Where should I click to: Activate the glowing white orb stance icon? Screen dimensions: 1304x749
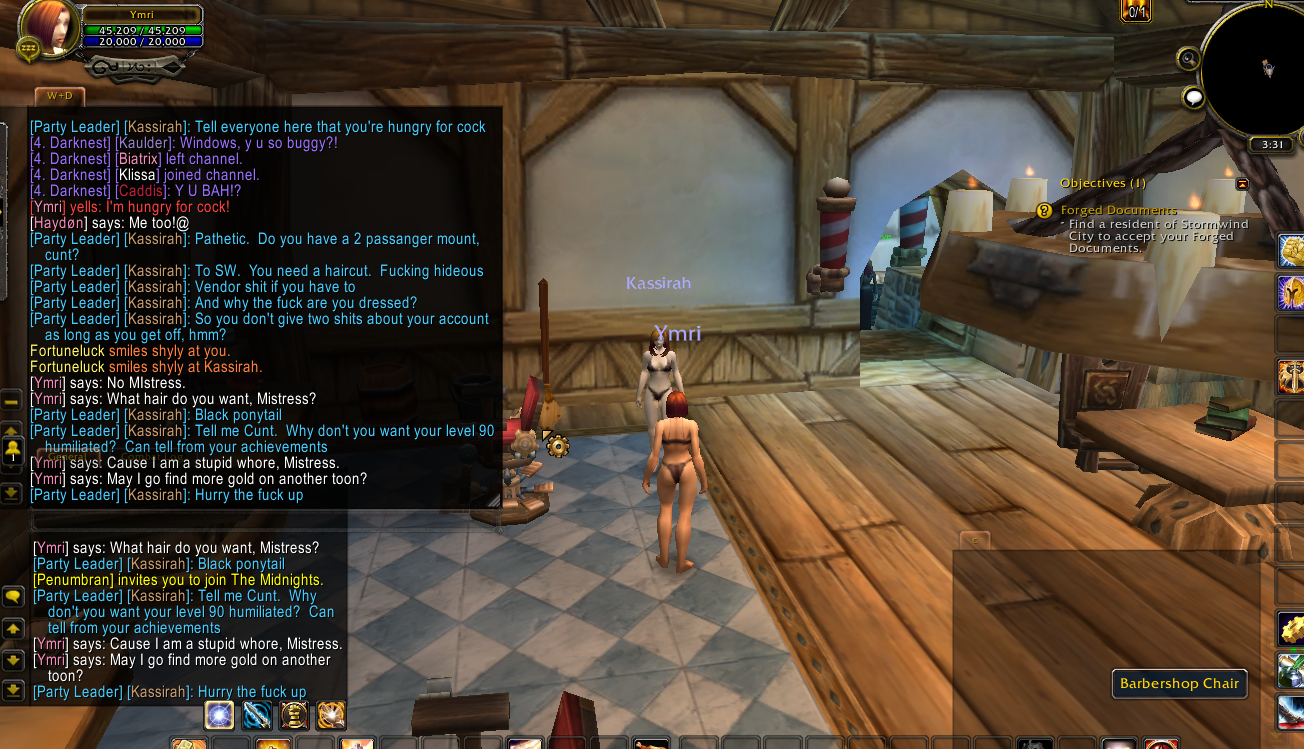point(219,715)
